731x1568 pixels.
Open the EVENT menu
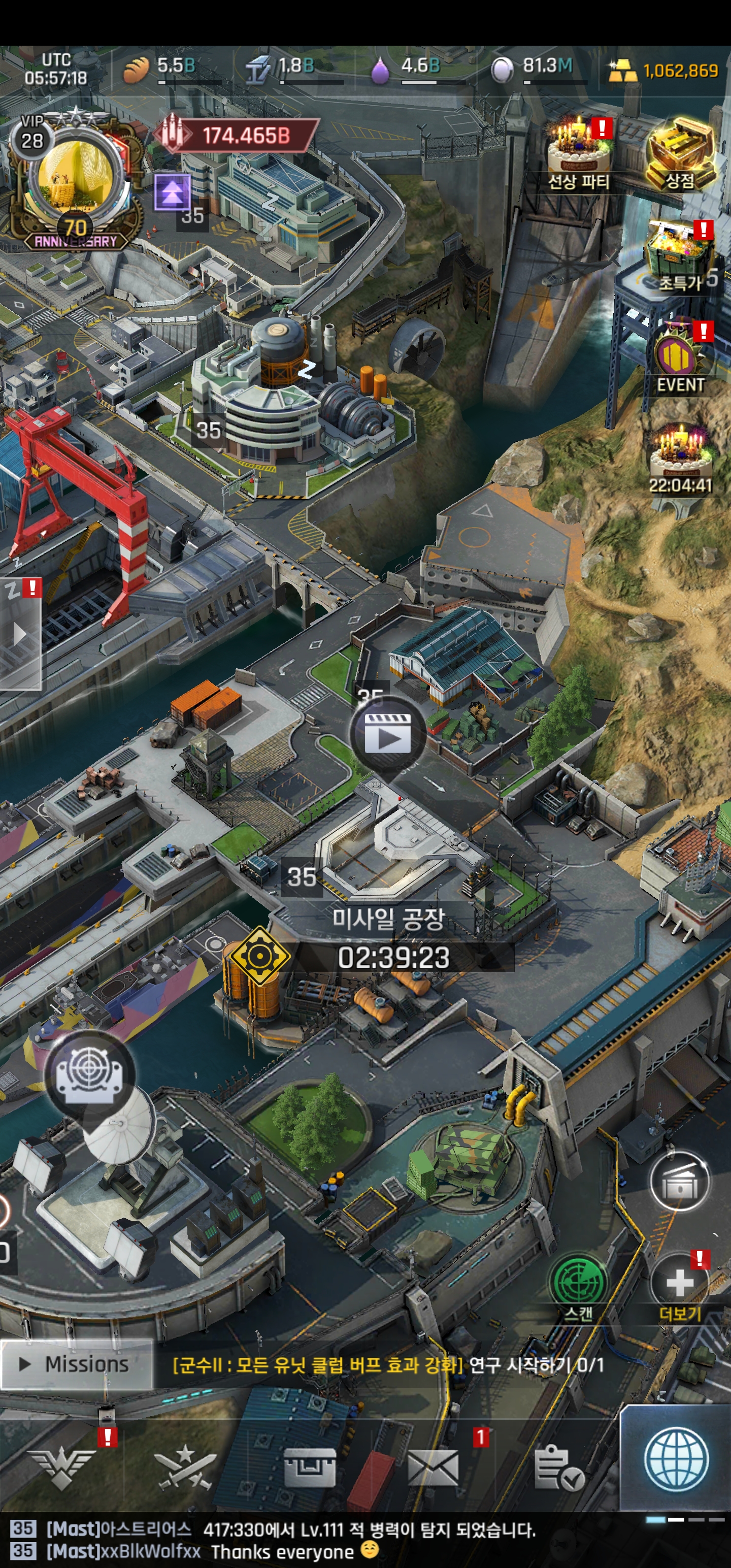click(x=679, y=358)
